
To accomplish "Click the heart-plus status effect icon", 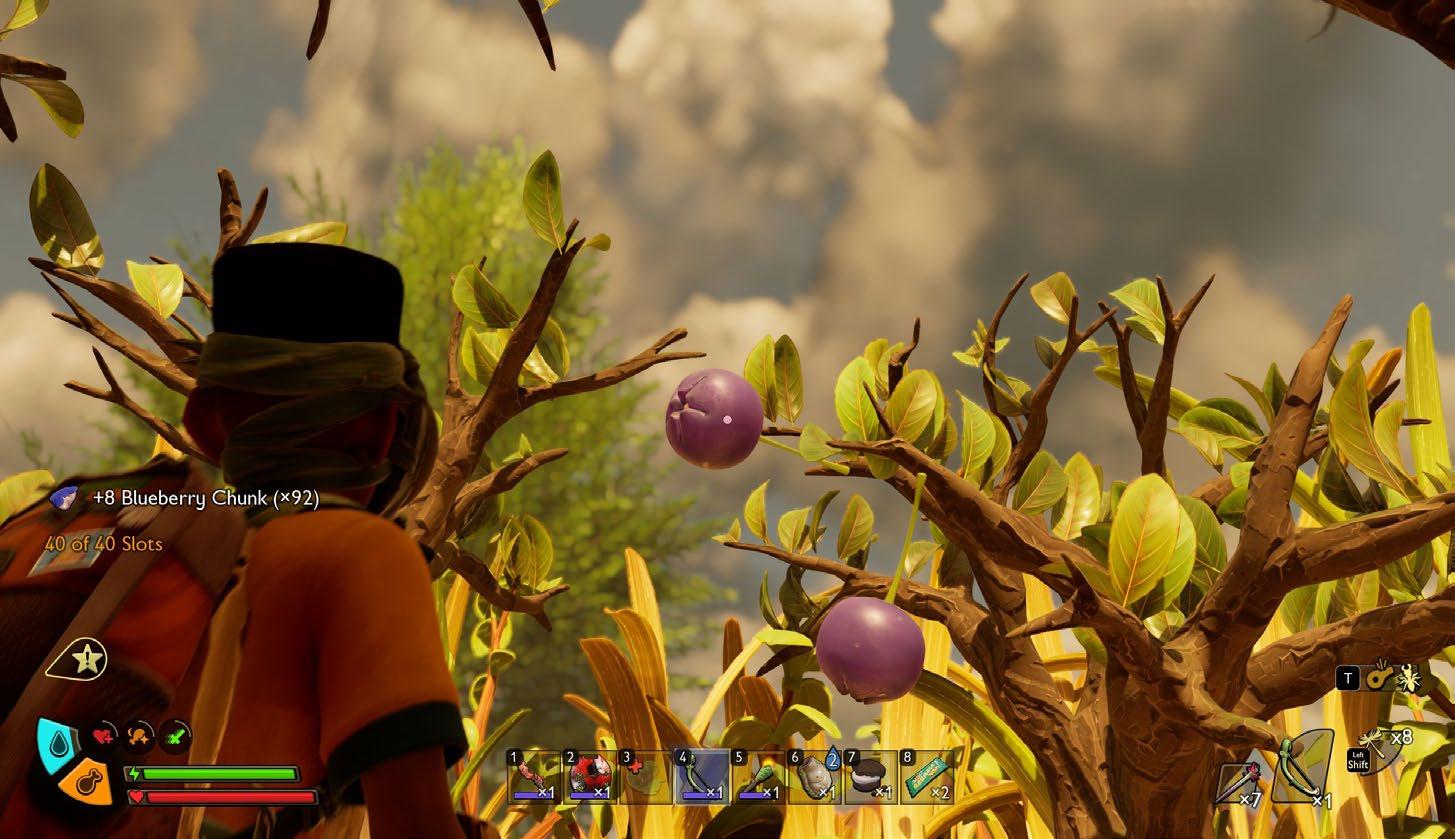I will tap(103, 737).
